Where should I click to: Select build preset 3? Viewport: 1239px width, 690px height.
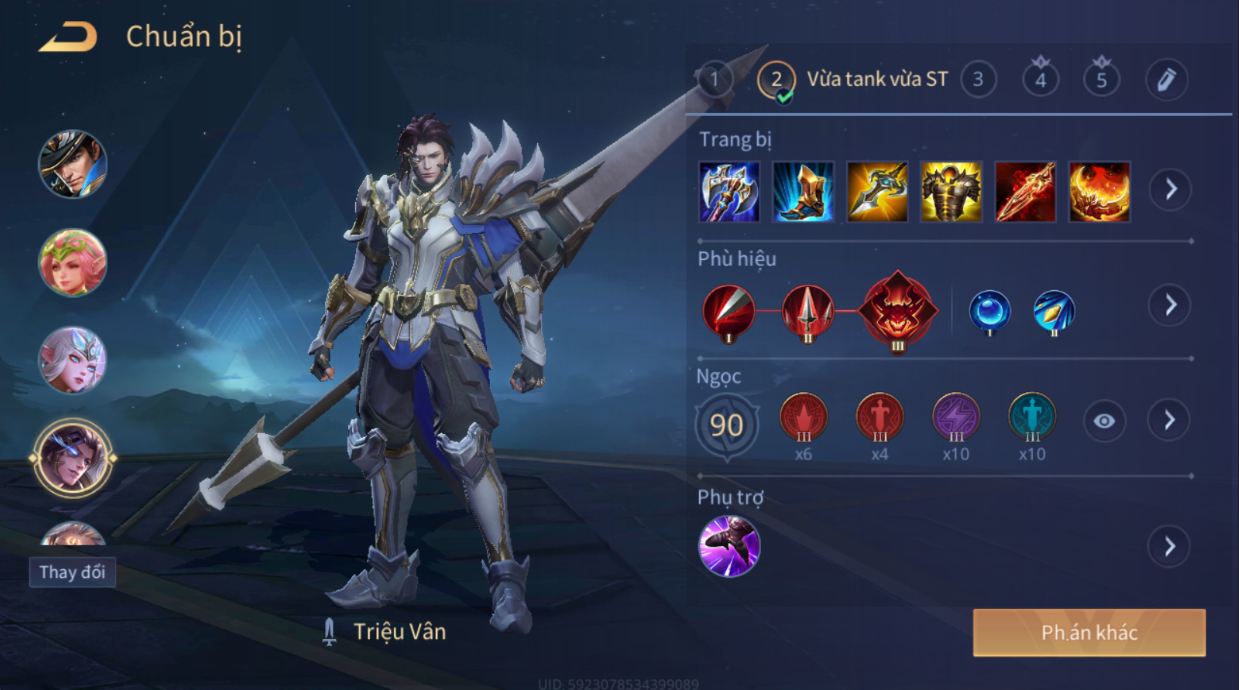pos(978,79)
